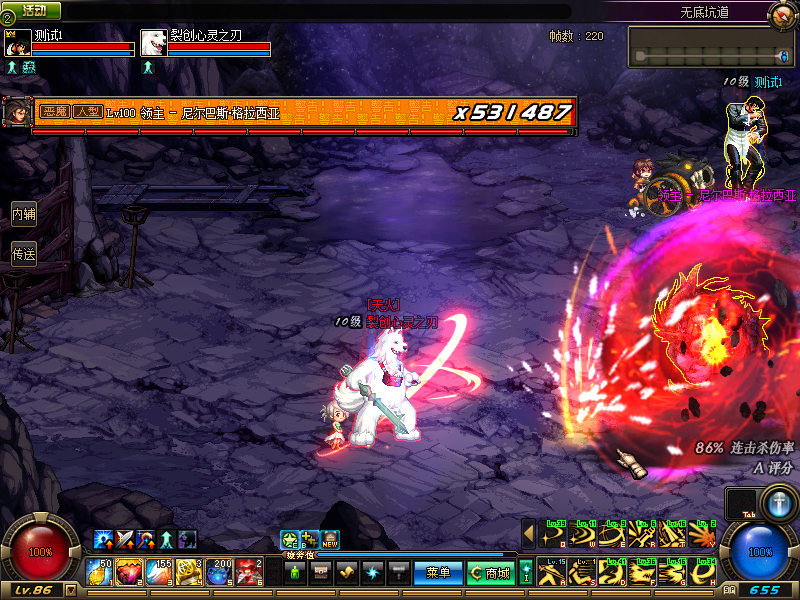Click the icon marked NEW
Screen dimensions: 800x600
(x=330, y=540)
